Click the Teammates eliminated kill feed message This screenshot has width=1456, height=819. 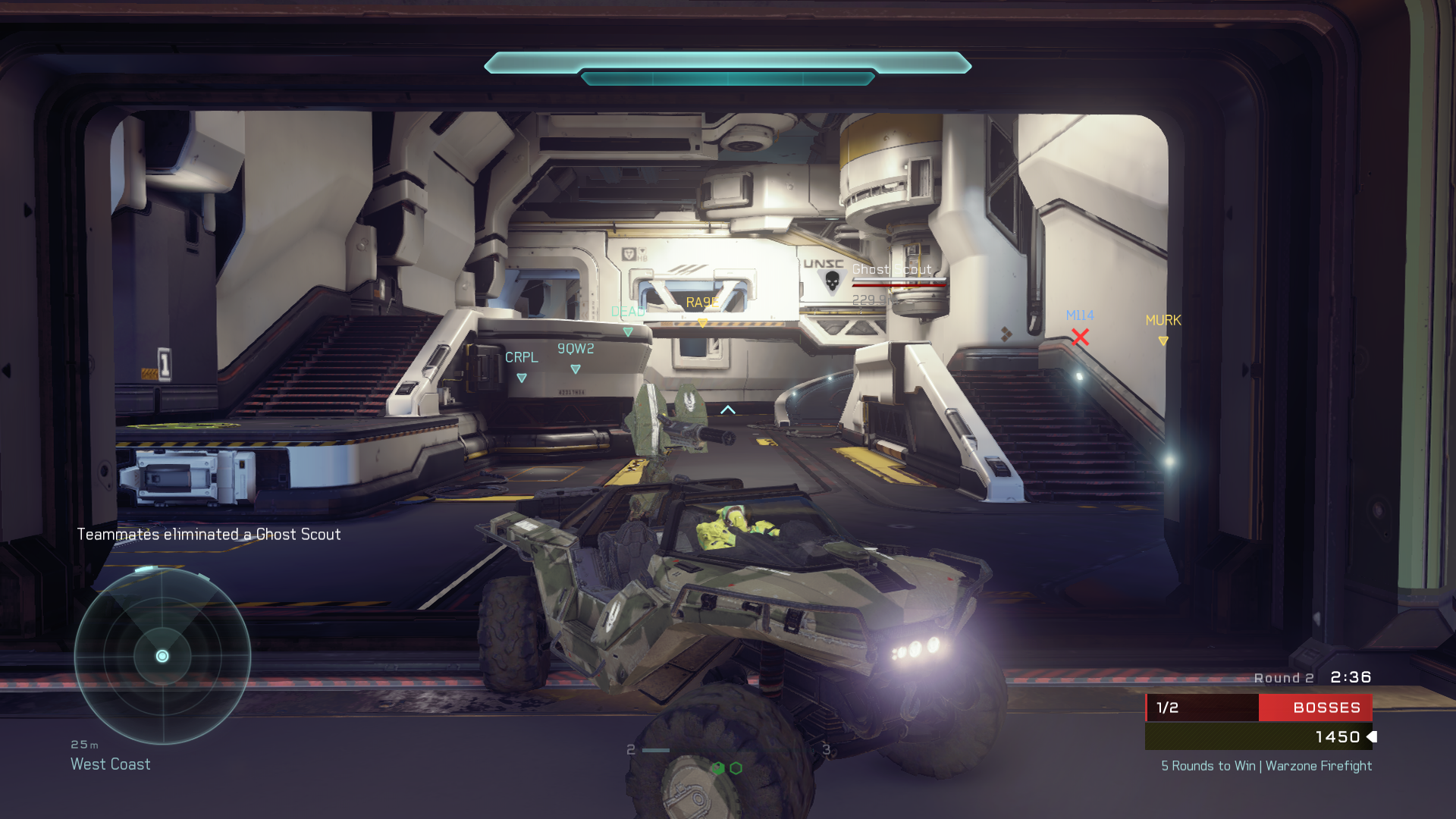coord(209,534)
